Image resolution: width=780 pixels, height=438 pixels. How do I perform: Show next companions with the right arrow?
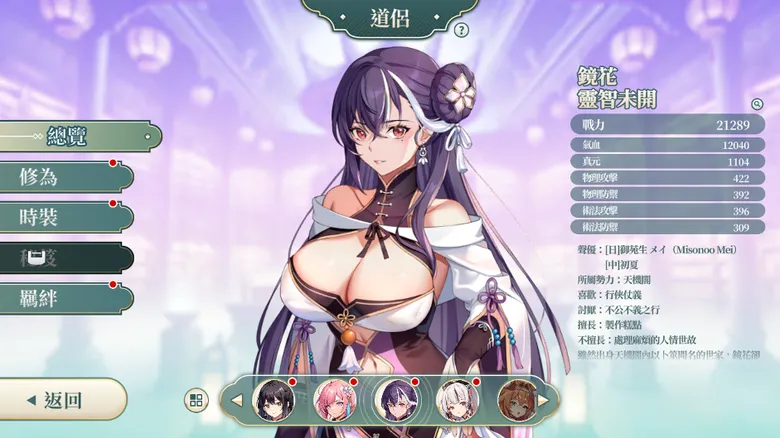[x=546, y=400]
